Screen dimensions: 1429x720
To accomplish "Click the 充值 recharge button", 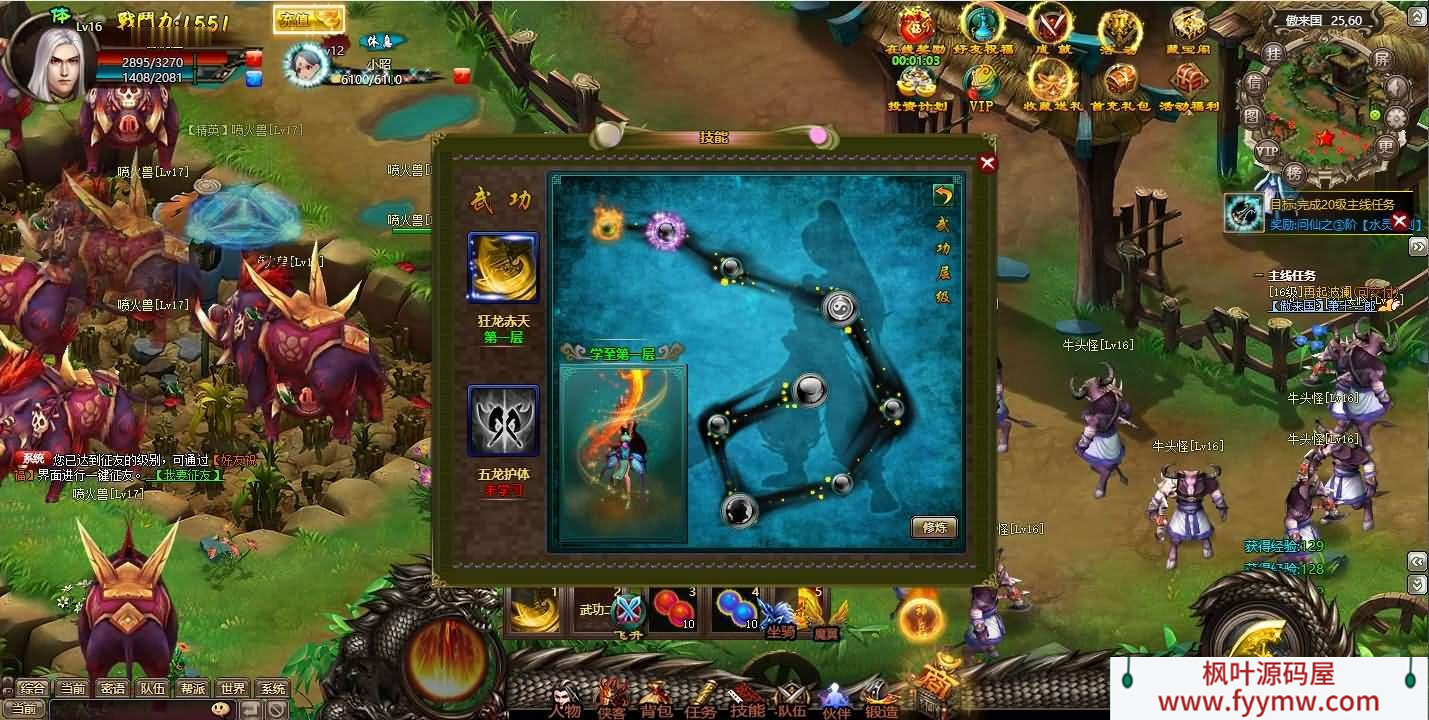I will tap(308, 19).
